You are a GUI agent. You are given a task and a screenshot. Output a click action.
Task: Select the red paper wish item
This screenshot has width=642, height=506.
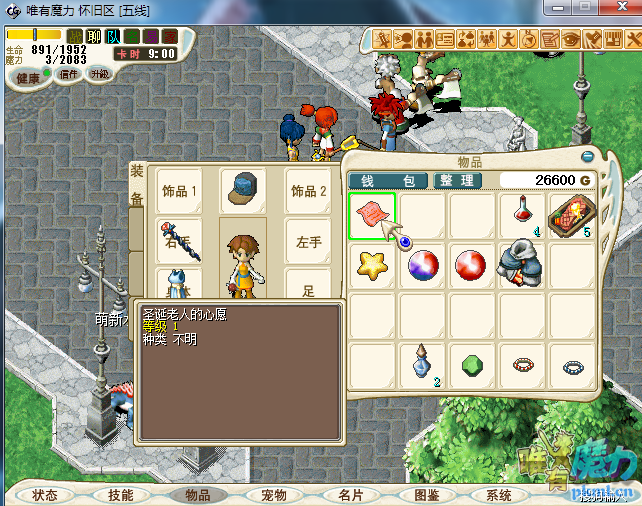pyautogui.click(x=372, y=215)
